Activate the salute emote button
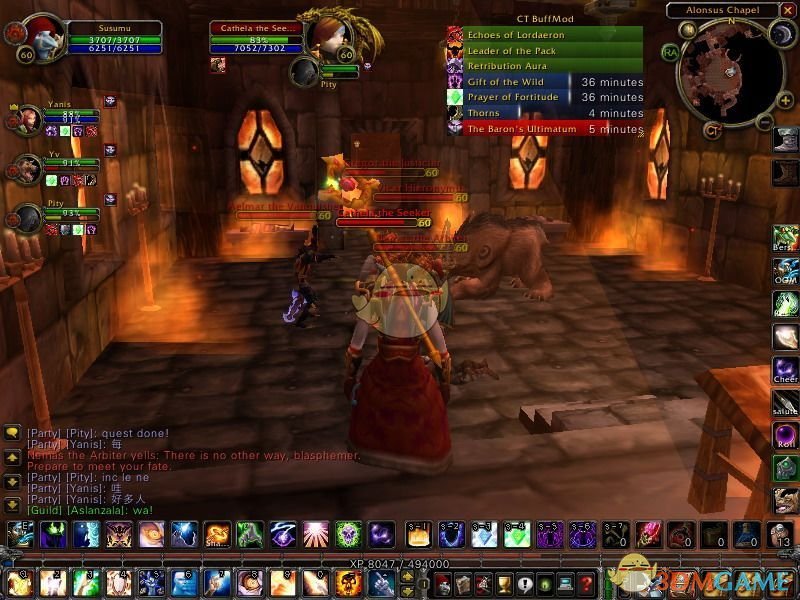The width and height of the screenshot is (800, 600). tap(785, 403)
